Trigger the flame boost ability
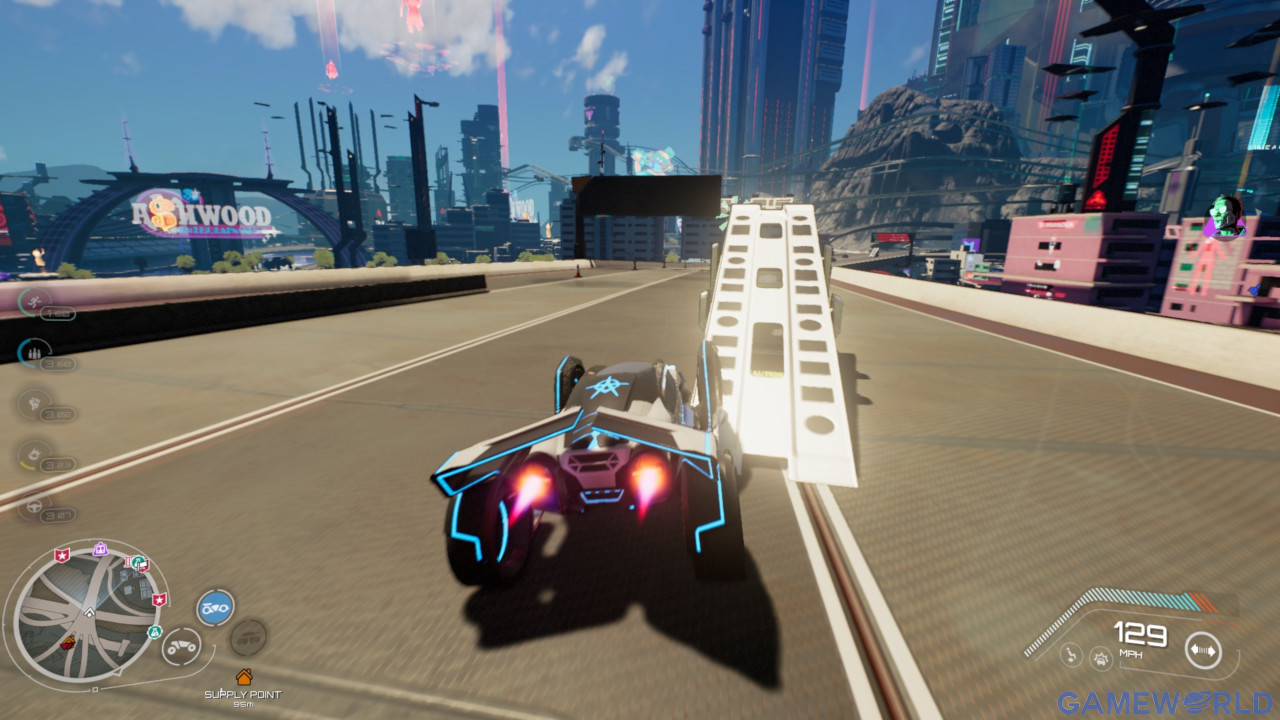 (33, 453)
